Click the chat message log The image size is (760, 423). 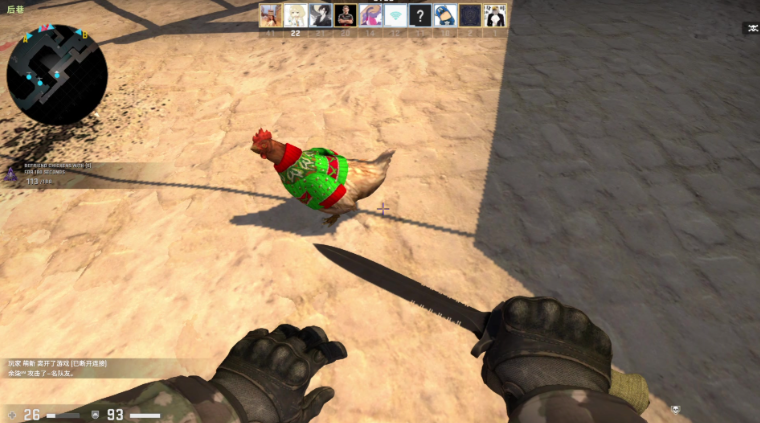click(62, 367)
